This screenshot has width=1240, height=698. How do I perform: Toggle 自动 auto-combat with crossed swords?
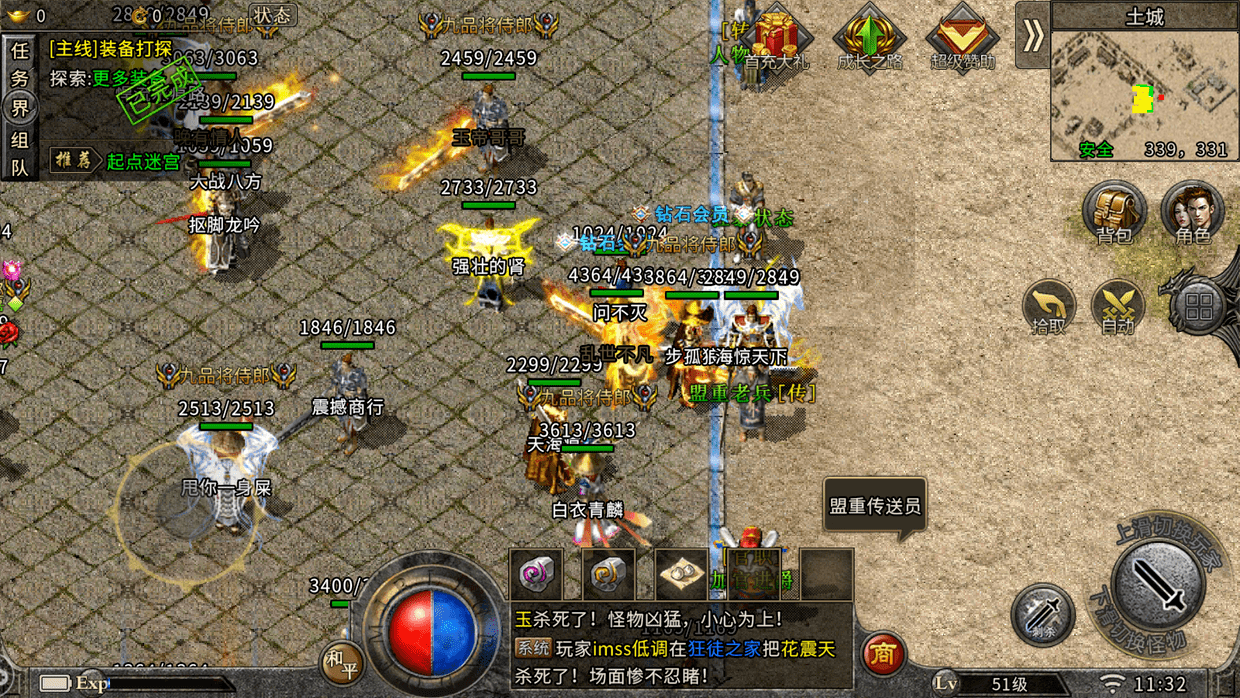1118,307
